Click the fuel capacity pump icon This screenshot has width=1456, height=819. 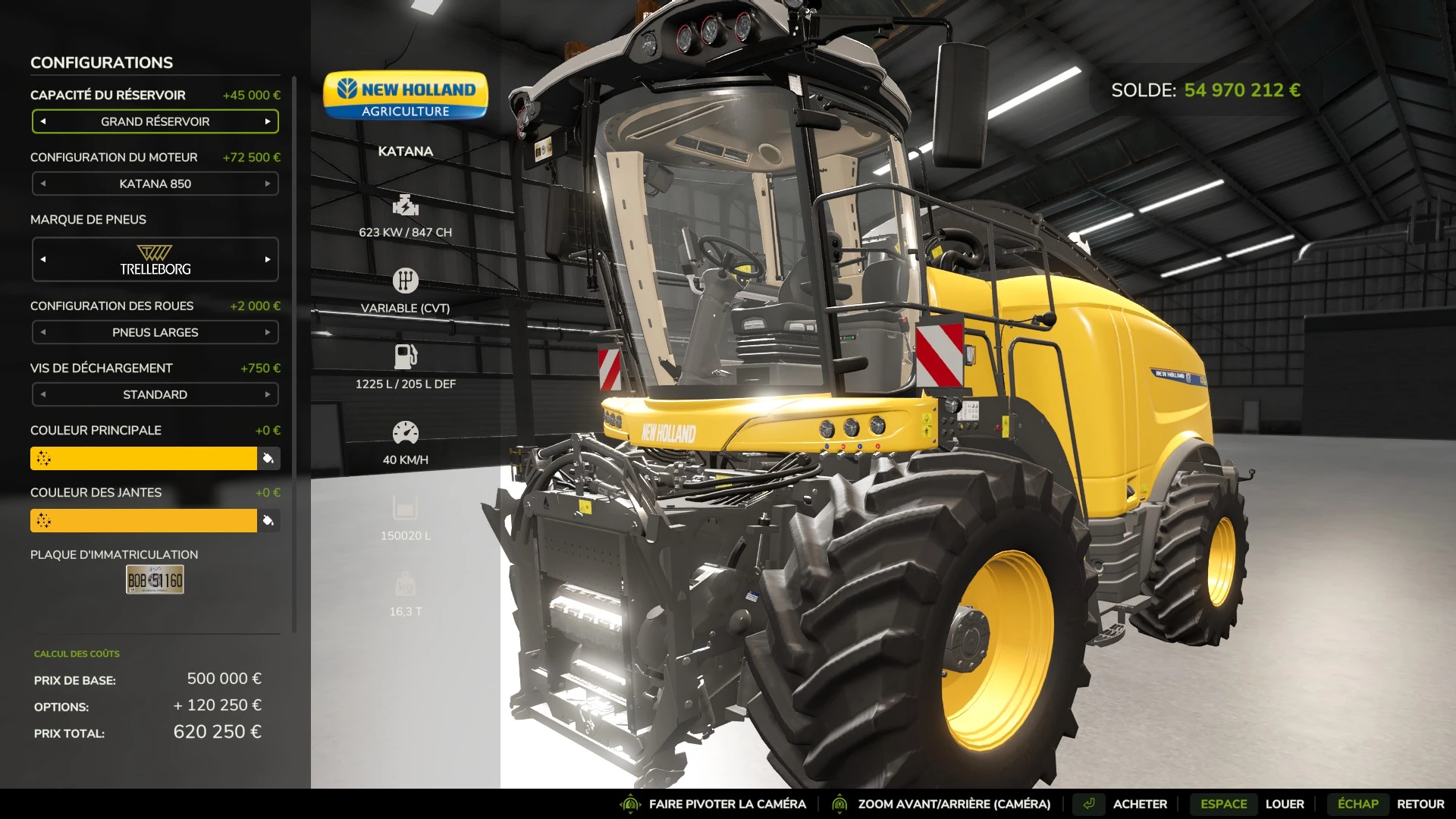(x=406, y=354)
